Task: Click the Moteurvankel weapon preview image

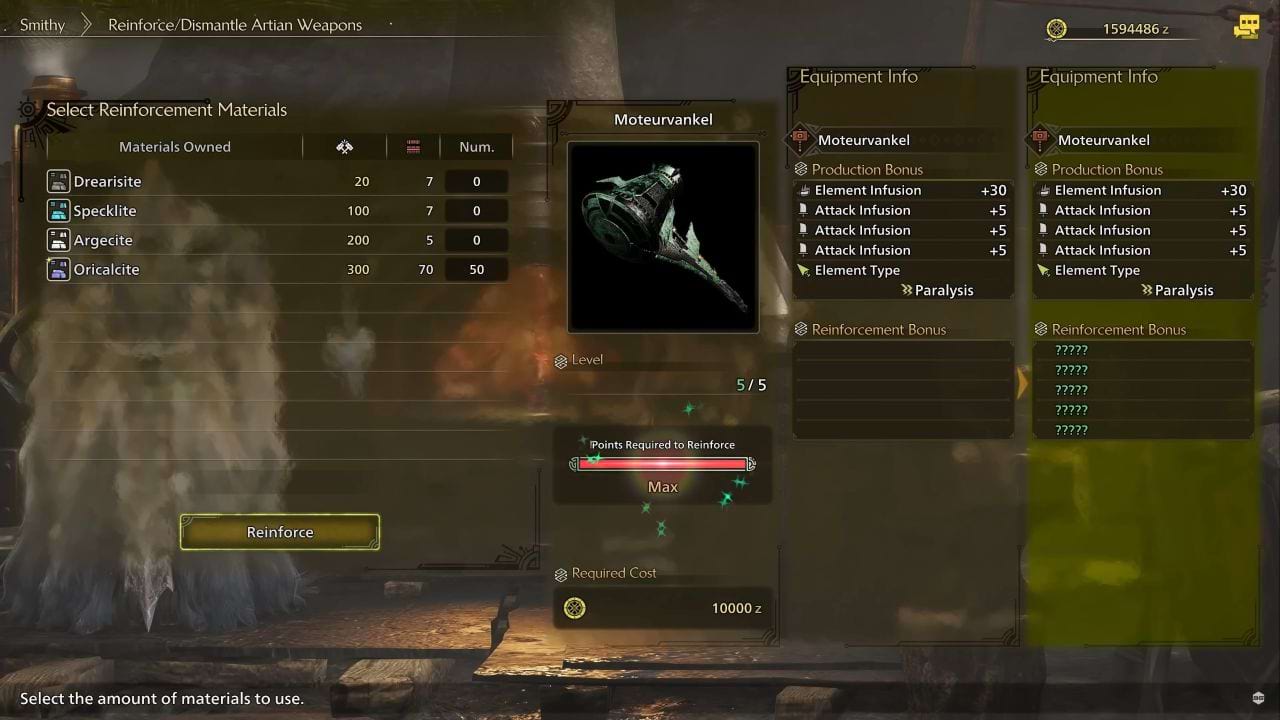Action: [x=663, y=236]
